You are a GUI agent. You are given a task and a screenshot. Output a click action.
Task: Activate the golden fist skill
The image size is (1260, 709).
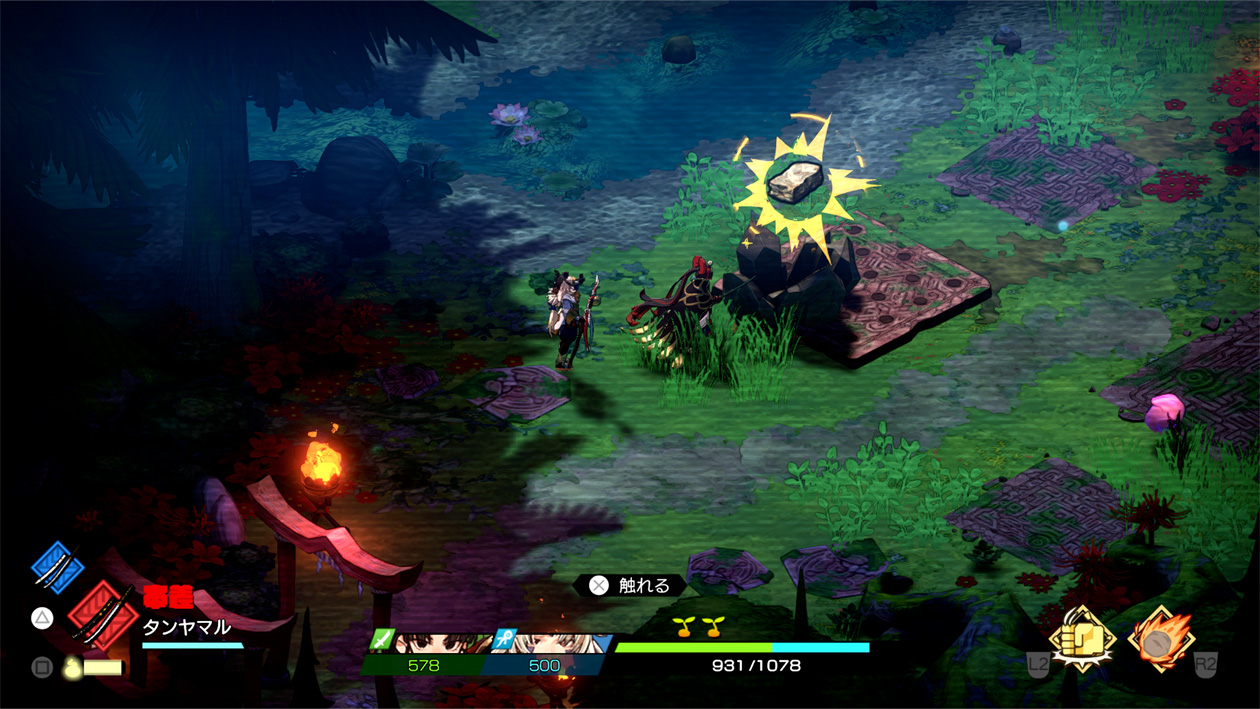(1081, 639)
